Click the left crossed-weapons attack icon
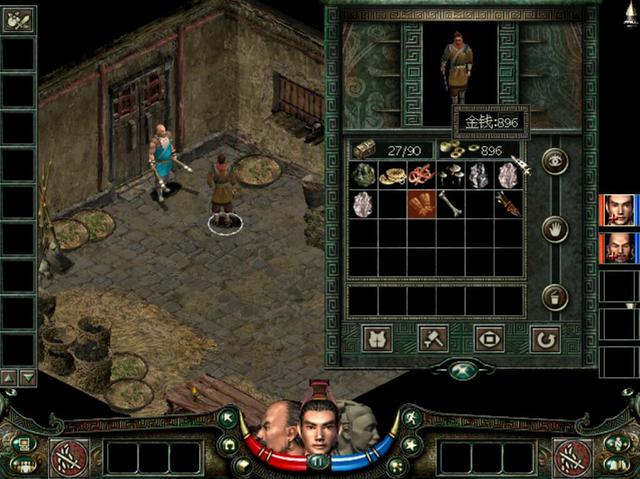Image resolution: width=640 pixels, height=479 pixels. pyautogui.click(x=70, y=457)
